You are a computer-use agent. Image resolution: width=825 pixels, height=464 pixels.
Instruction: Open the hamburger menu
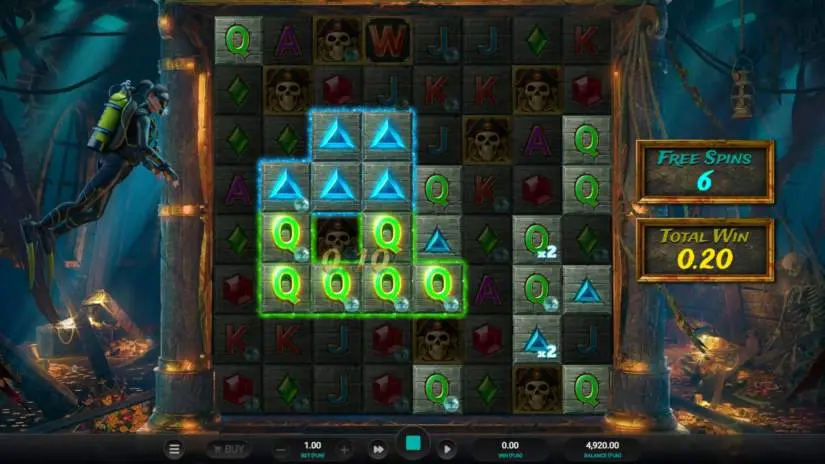pyautogui.click(x=175, y=449)
